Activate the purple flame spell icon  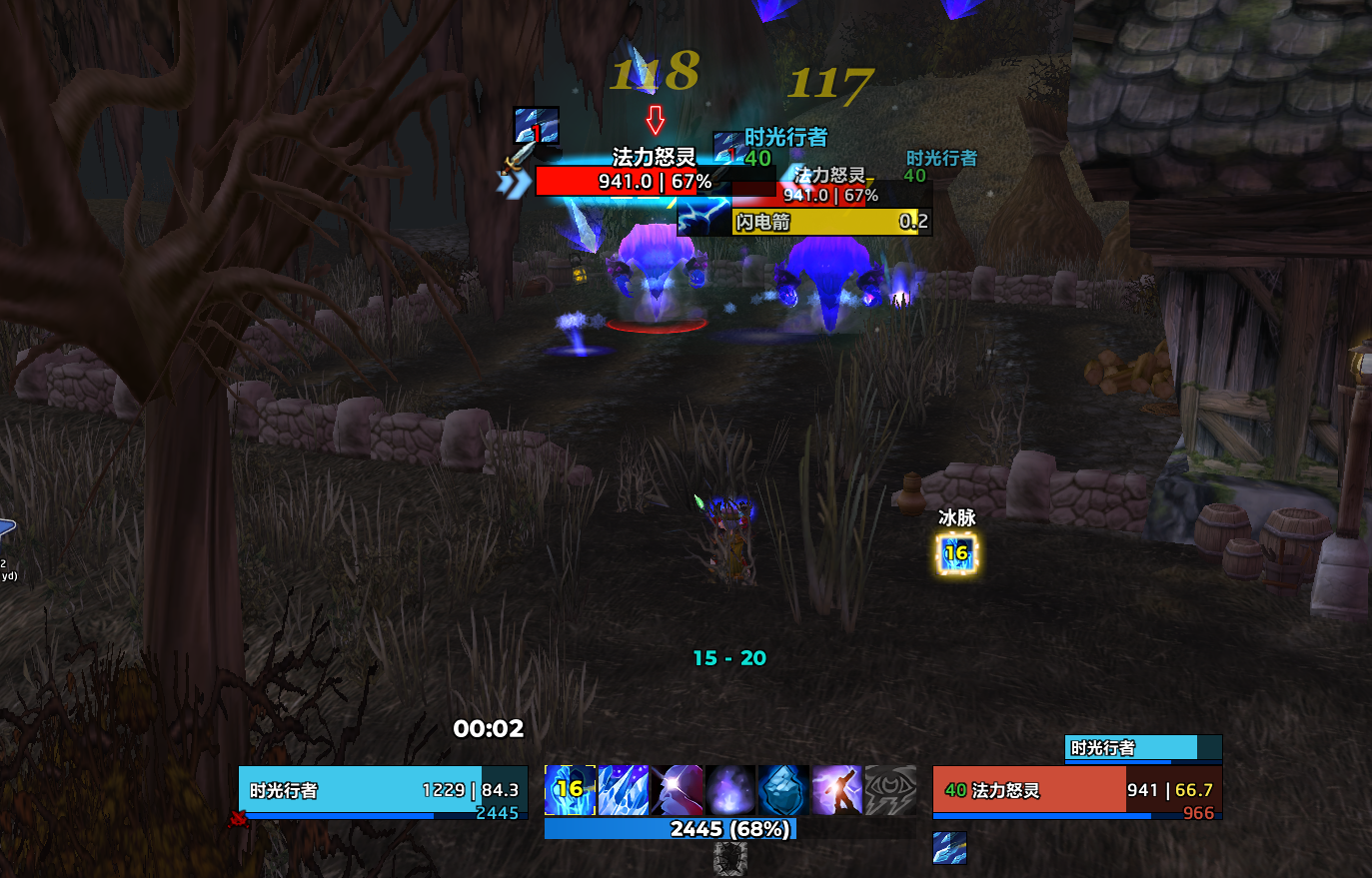pyautogui.click(x=730, y=790)
